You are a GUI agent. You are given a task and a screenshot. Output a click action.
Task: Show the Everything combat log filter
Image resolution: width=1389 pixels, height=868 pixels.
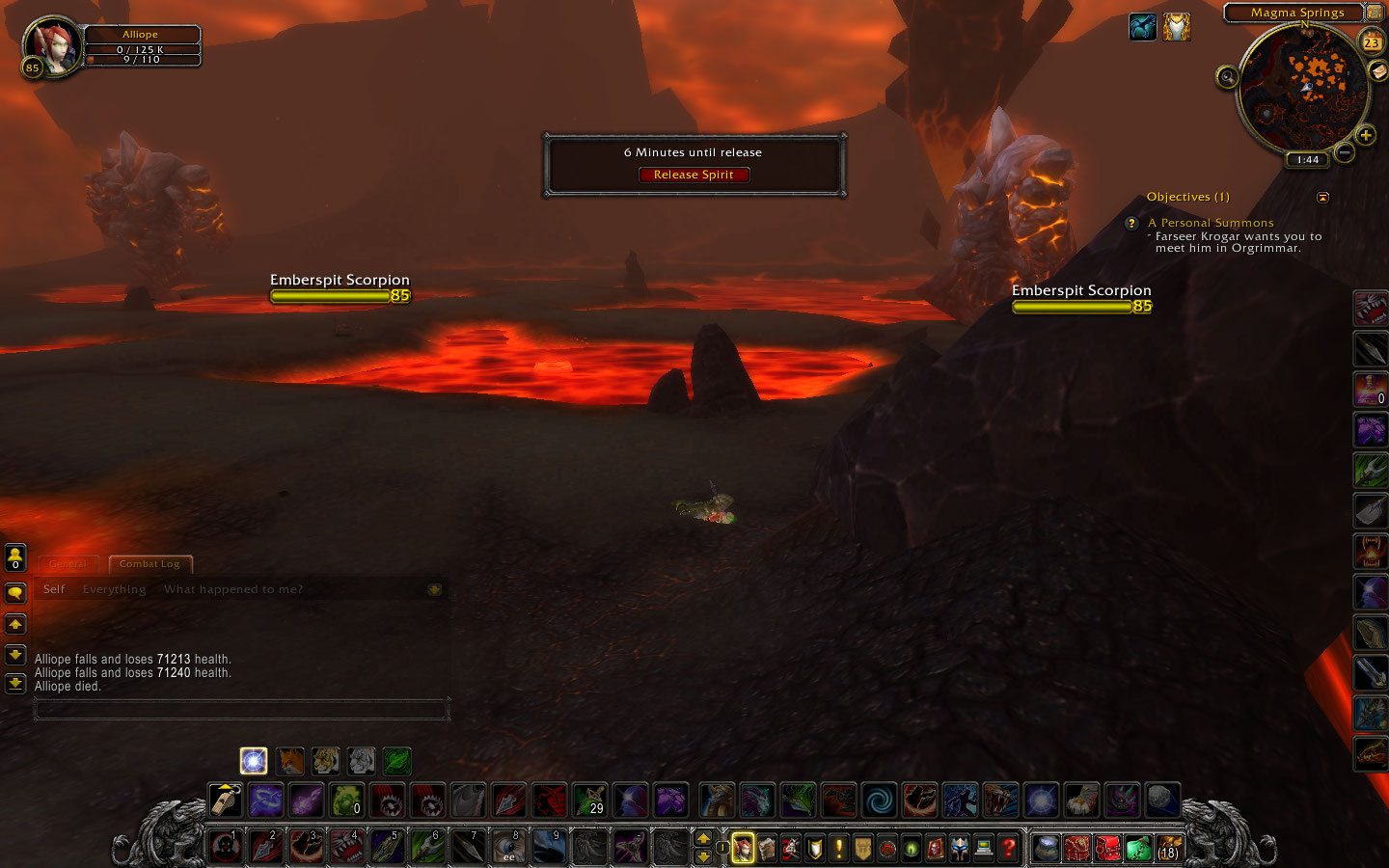pos(114,589)
